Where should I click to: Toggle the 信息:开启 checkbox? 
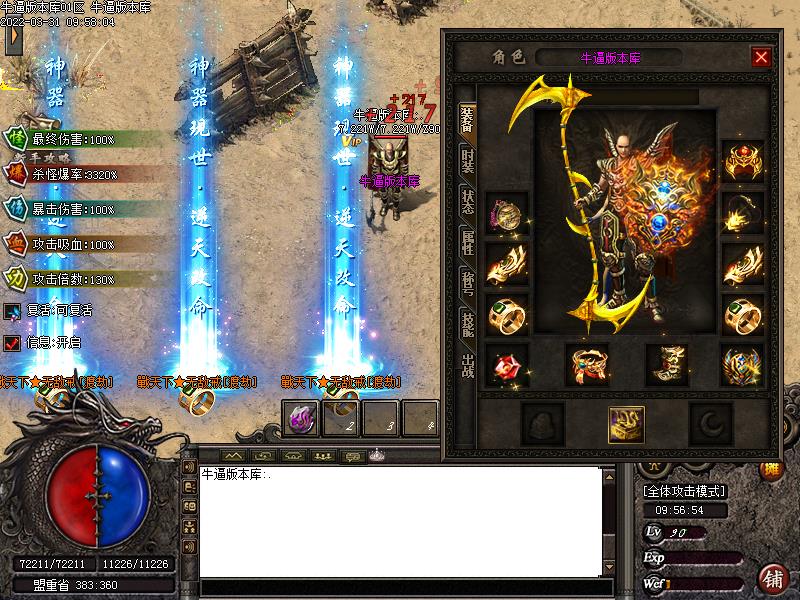(x=12, y=343)
